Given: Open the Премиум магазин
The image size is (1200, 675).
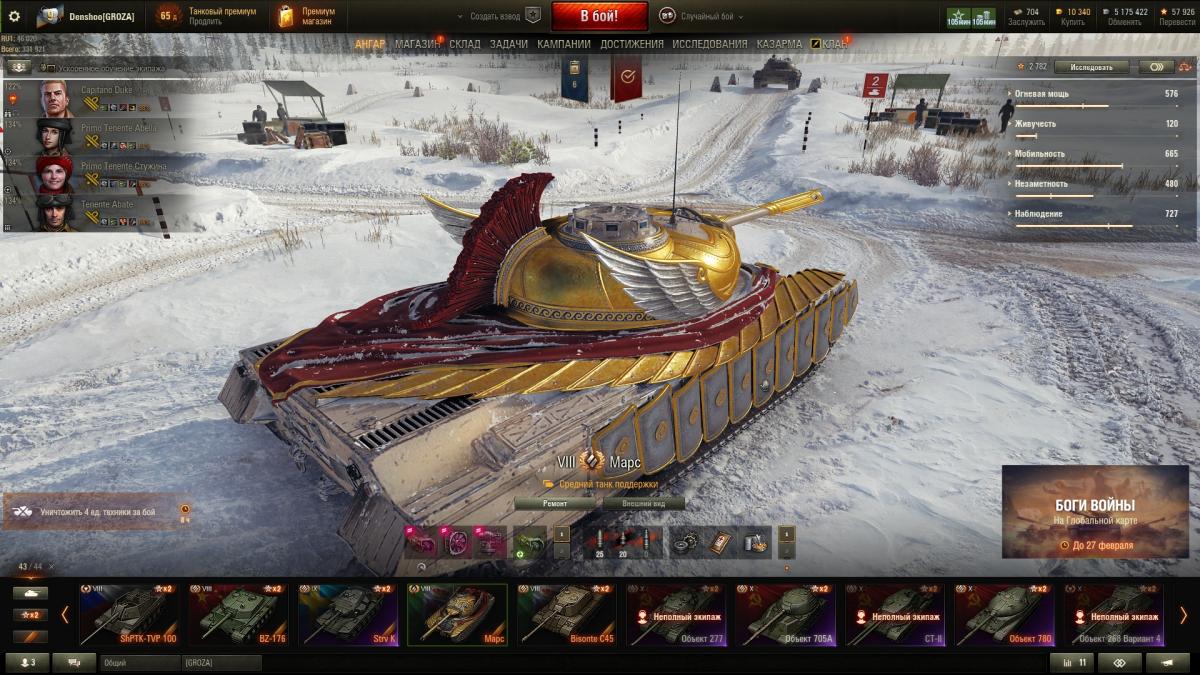Looking at the screenshot, I should tap(308, 16).
